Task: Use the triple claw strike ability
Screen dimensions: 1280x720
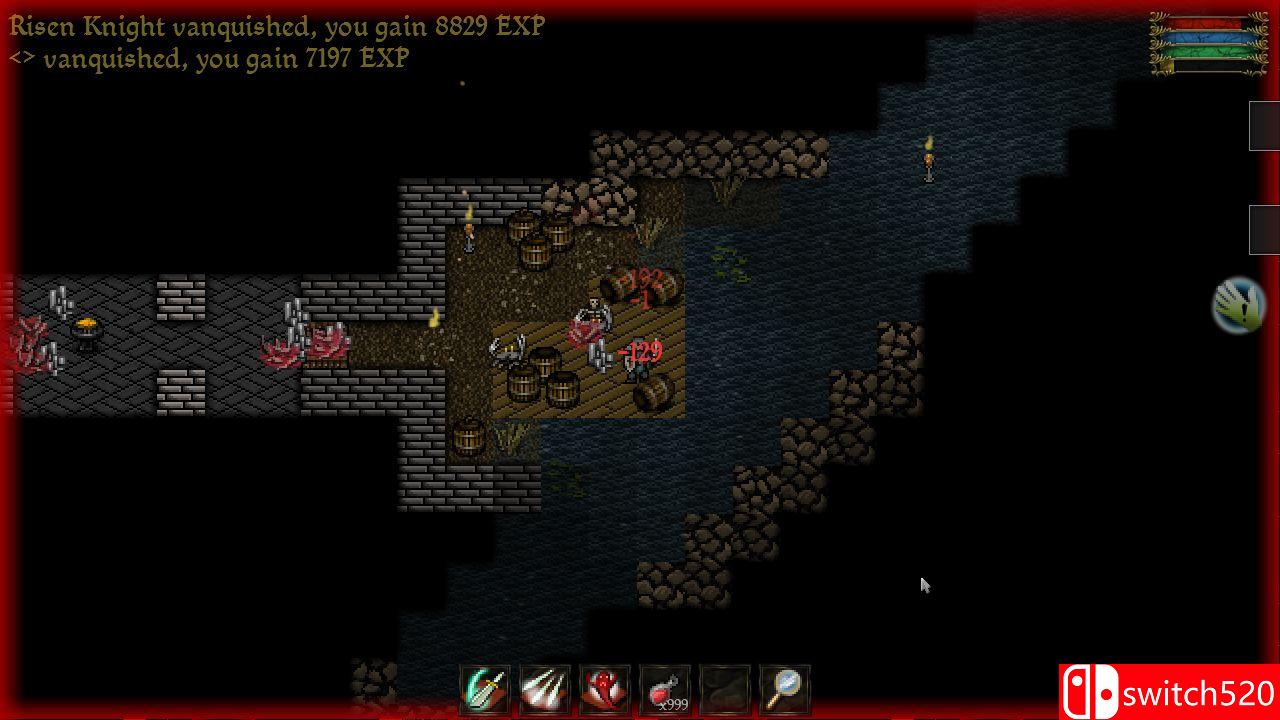Action: click(545, 689)
